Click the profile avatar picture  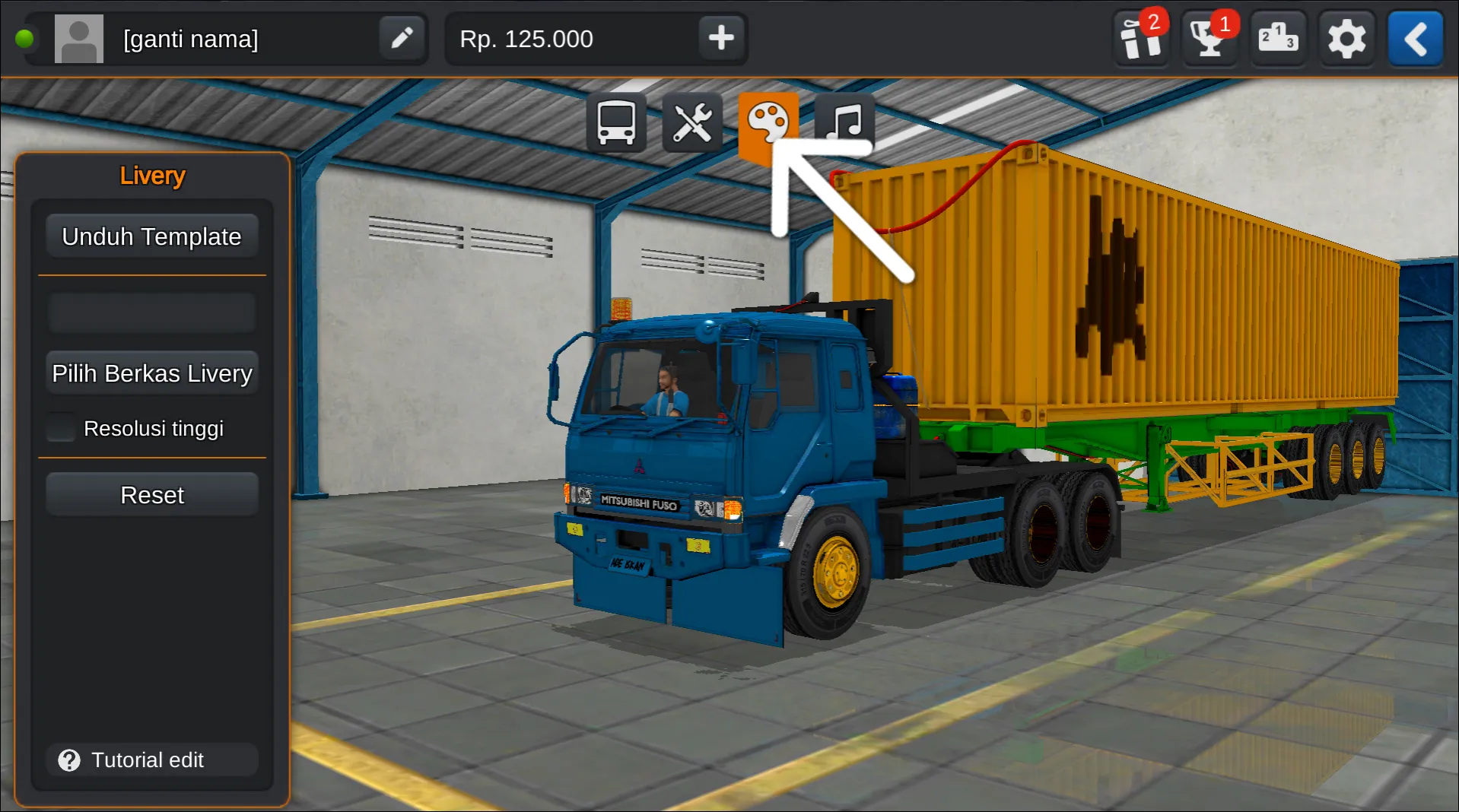(79, 38)
